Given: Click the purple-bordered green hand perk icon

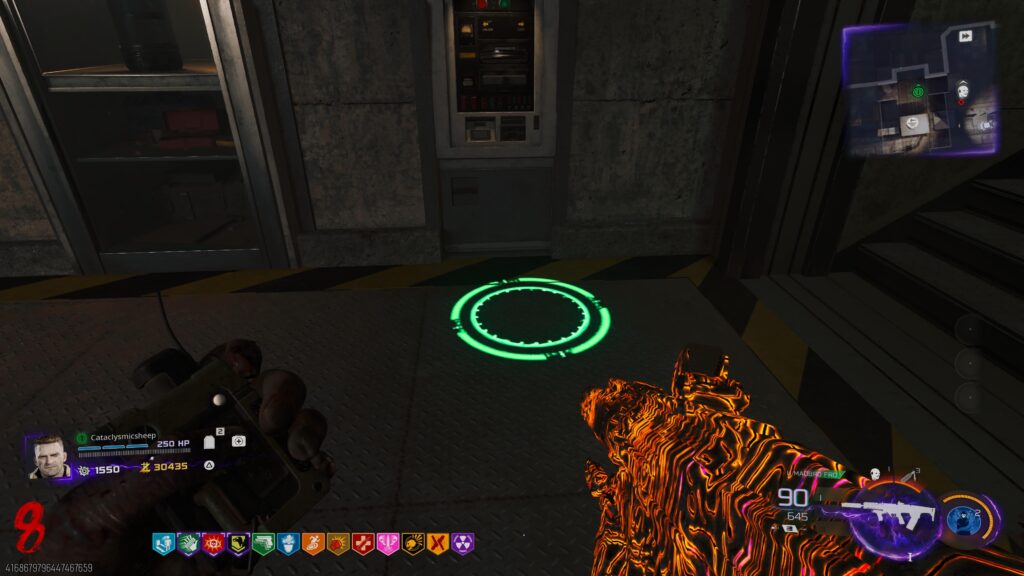Looking at the screenshot, I should 188,543.
